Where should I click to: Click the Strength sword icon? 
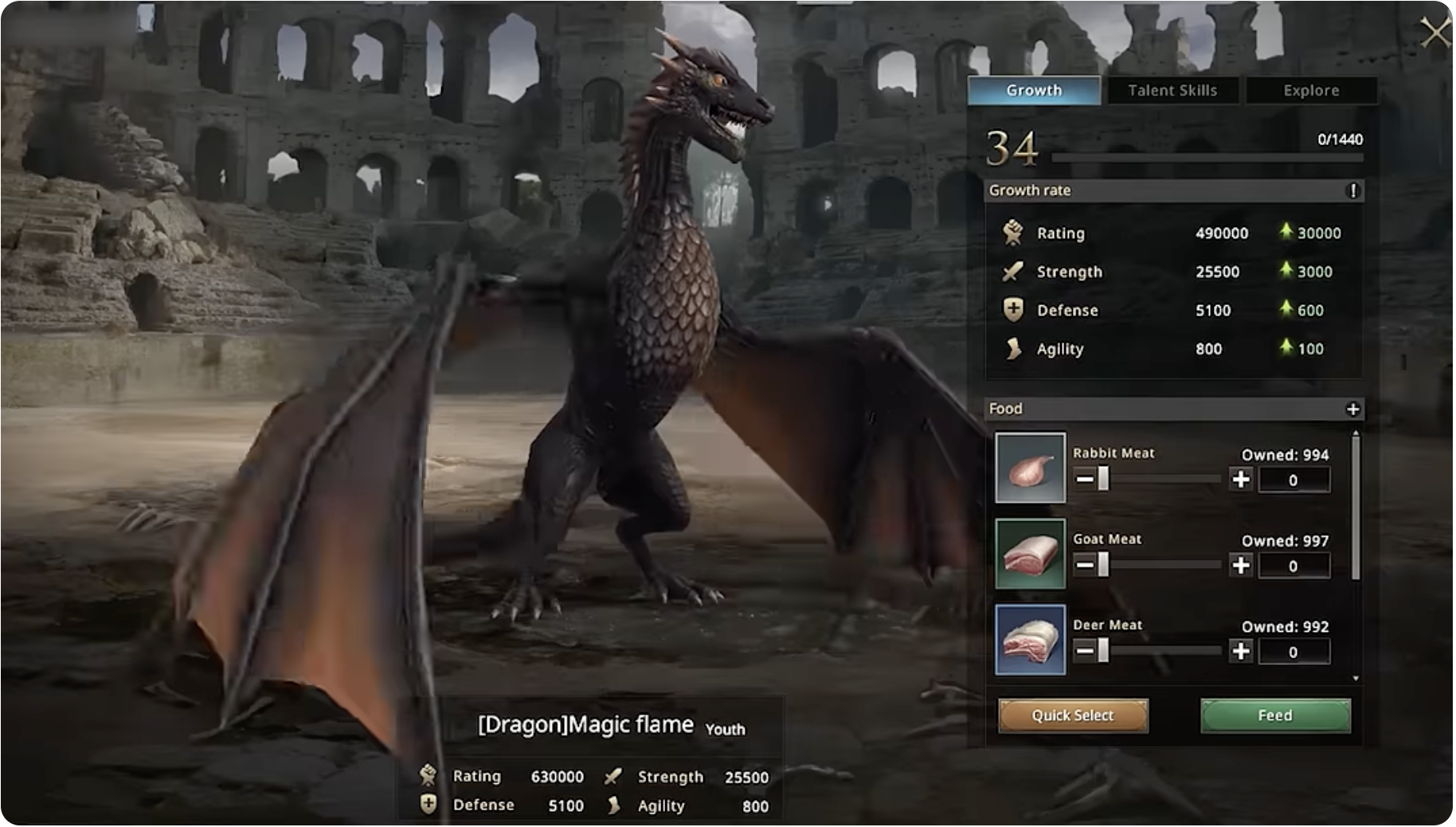pyautogui.click(x=1012, y=272)
